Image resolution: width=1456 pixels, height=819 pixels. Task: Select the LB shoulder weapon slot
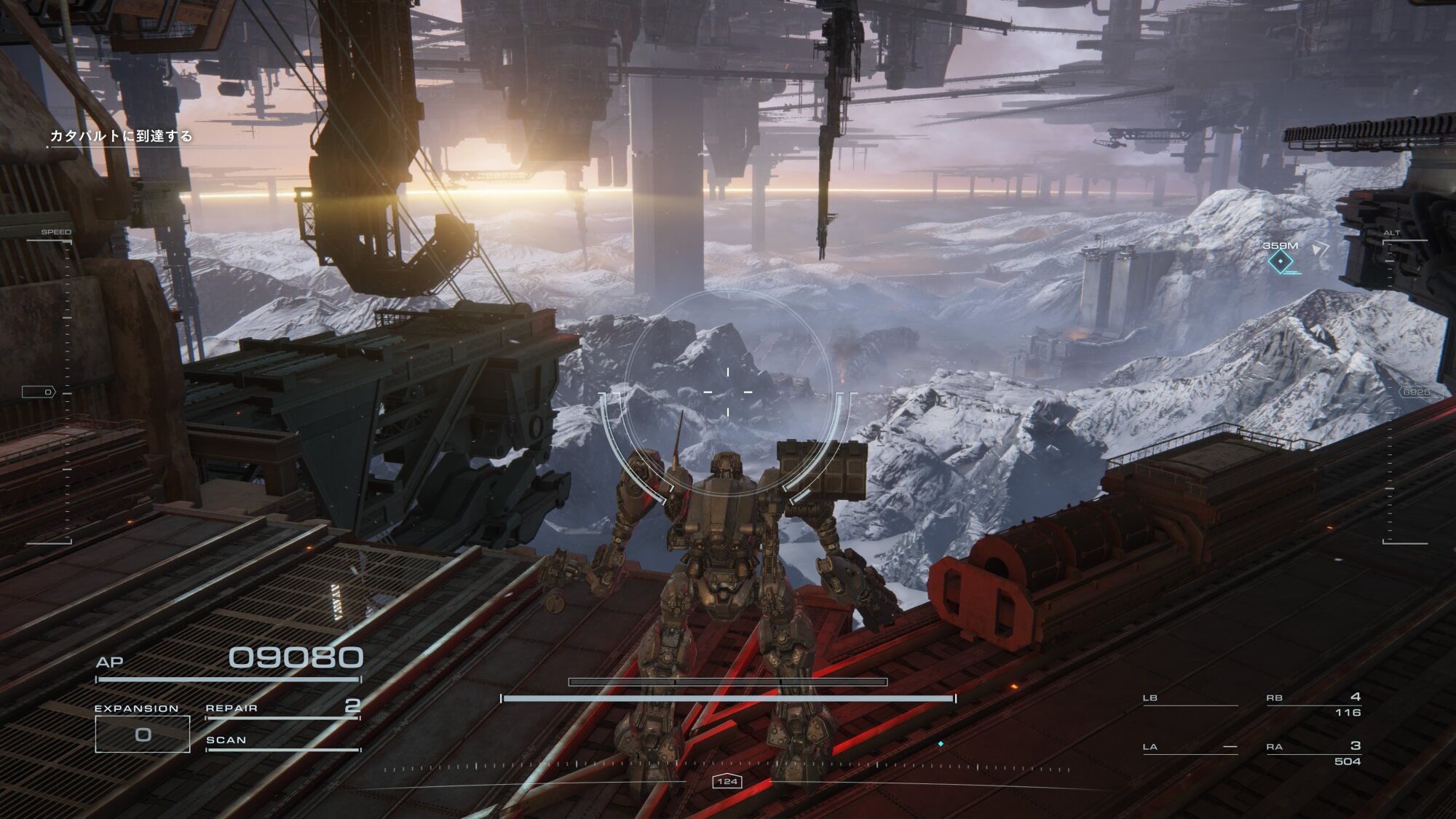(x=1190, y=699)
